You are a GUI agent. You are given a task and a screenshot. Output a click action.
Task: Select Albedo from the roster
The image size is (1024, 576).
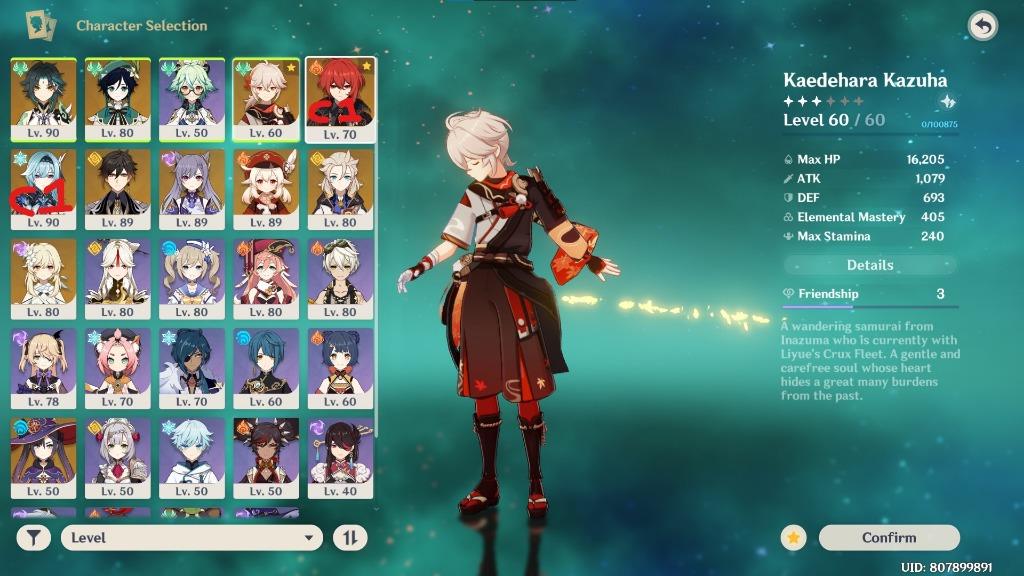340,187
